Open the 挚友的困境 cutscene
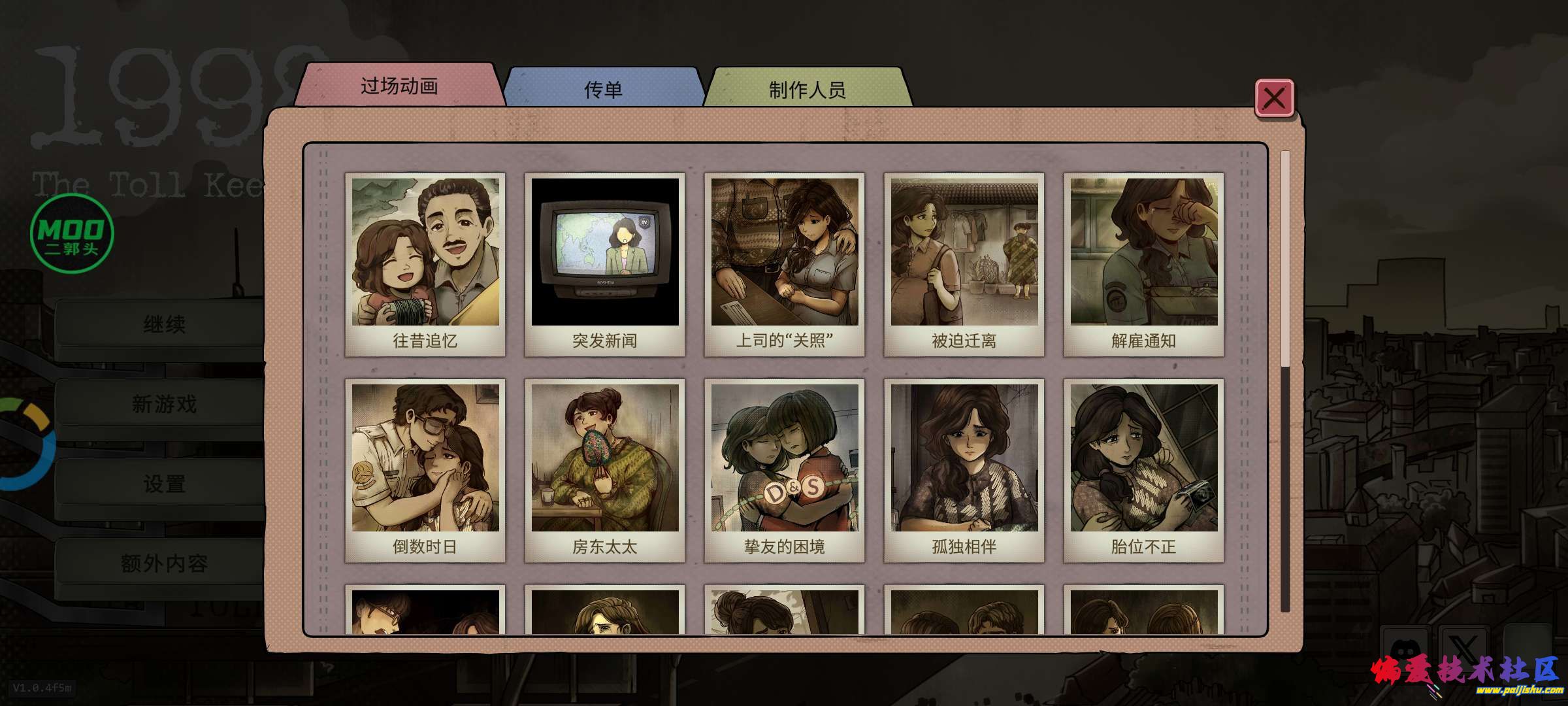This screenshot has width=1568, height=706. (785, 470)
